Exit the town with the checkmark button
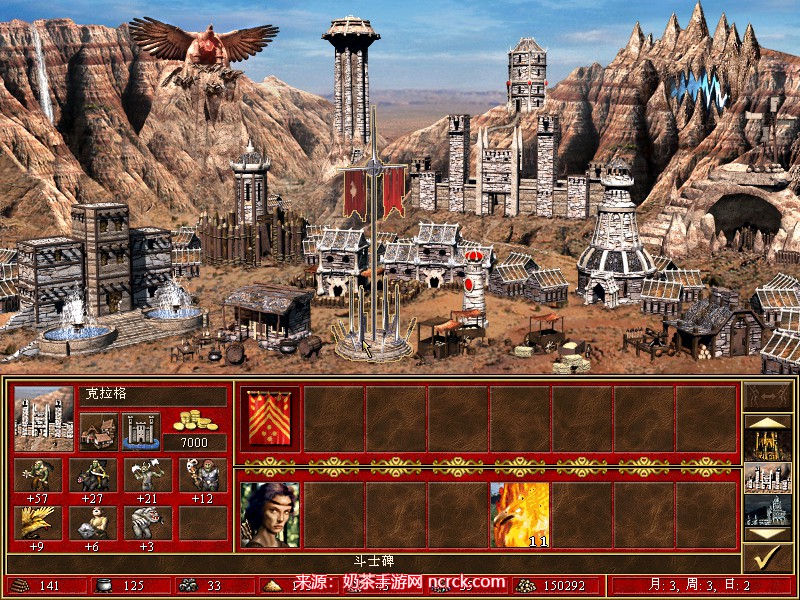Screen dimensions: 800x600 pos(768,559)
